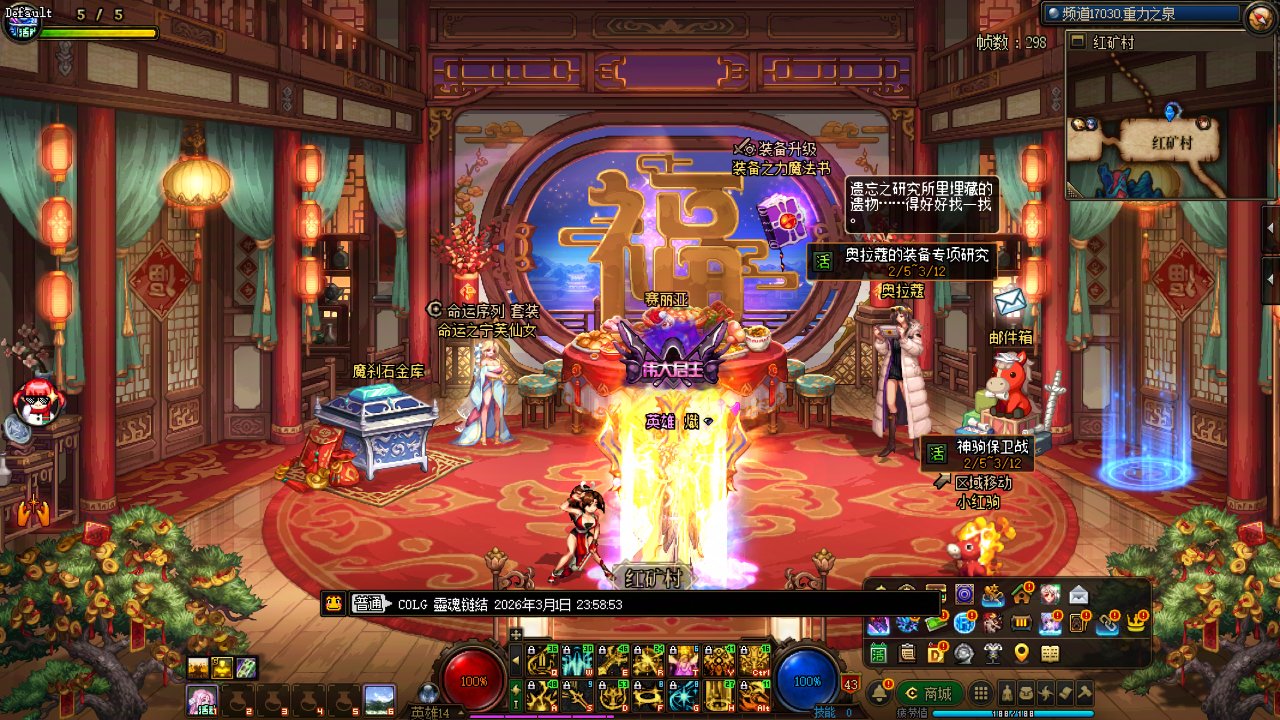Click the 普通 chat channel selector
Image resolution: width=1280 pixels, height=720 pixels.
(x=369, y=604)
